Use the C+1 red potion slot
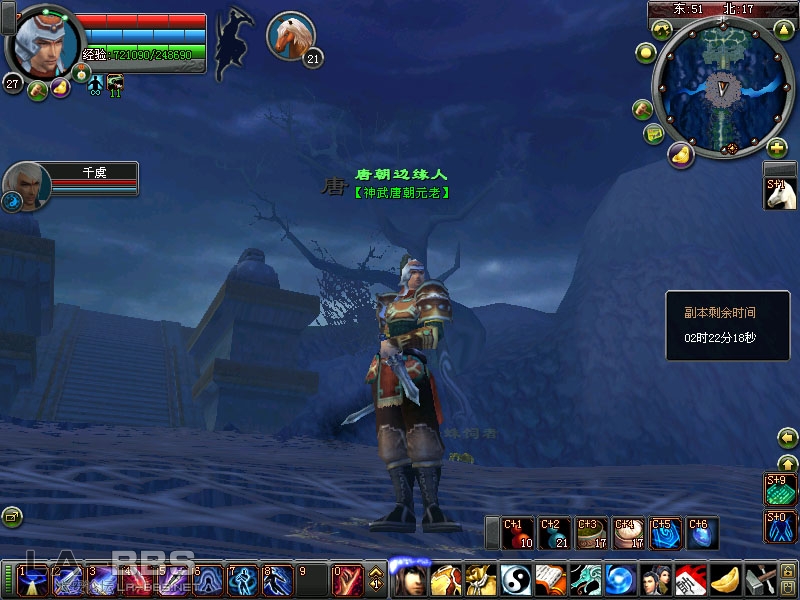This screenshot has width=800, height=600. (518, 533)
